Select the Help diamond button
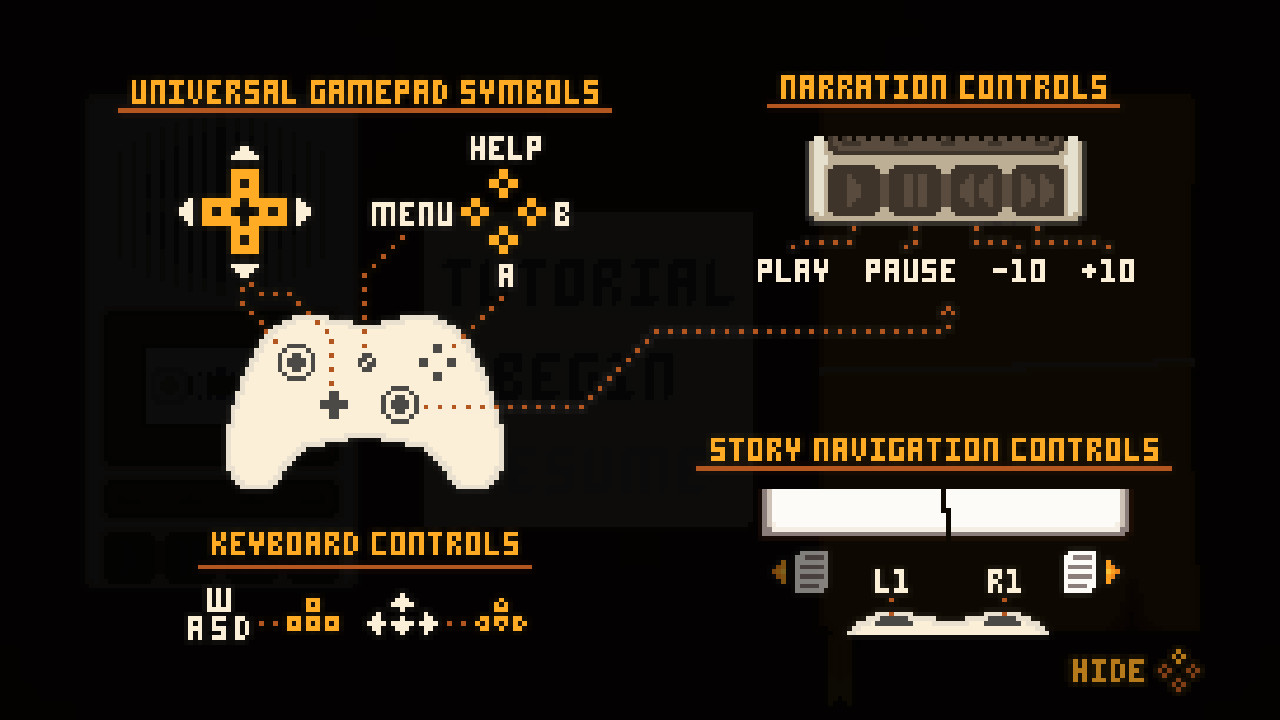Viewport: 1280px width, 720px height. (x=503, y=182)
